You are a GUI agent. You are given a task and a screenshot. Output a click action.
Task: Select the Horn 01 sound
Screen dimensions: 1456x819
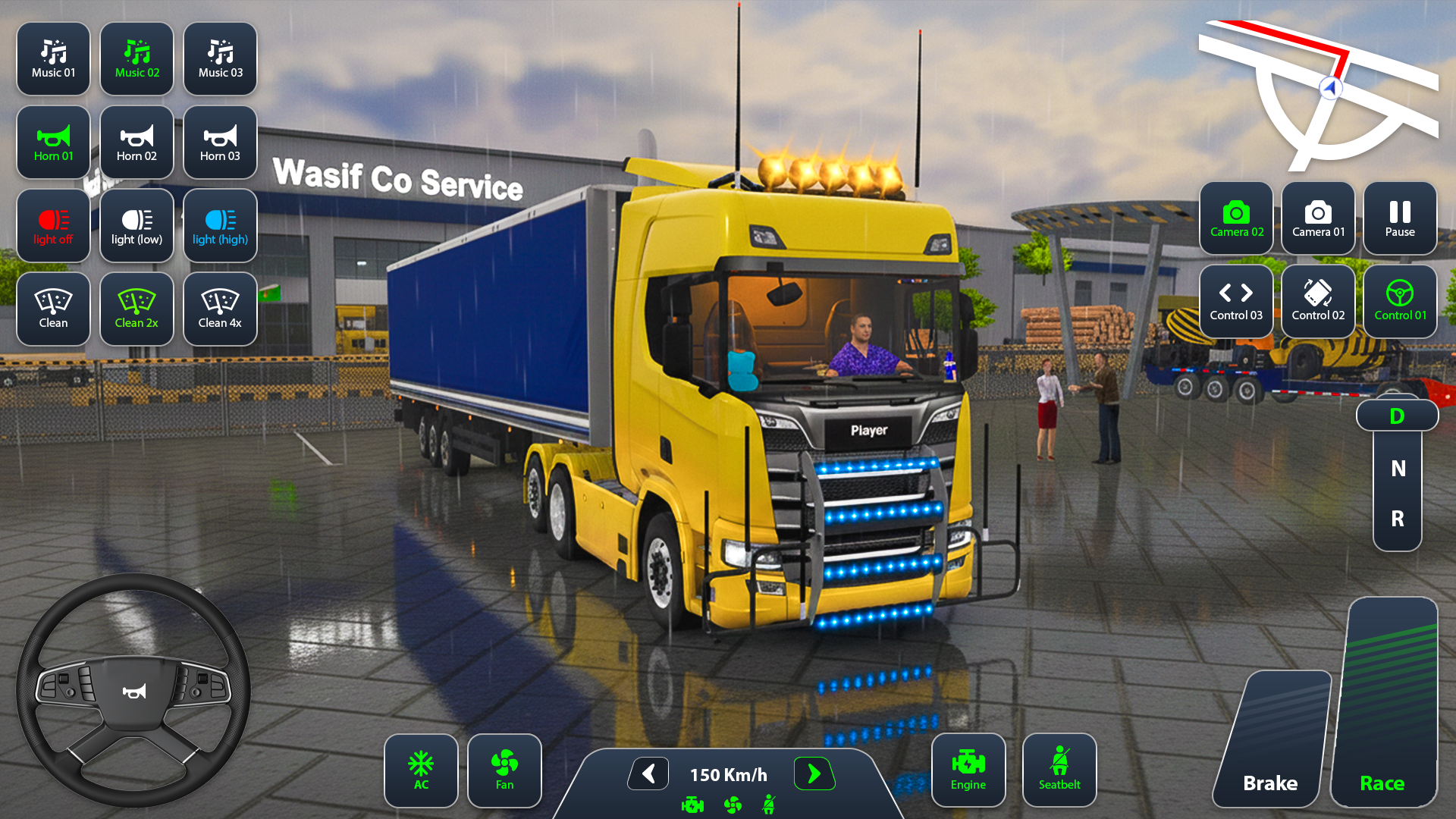(53, 142)
